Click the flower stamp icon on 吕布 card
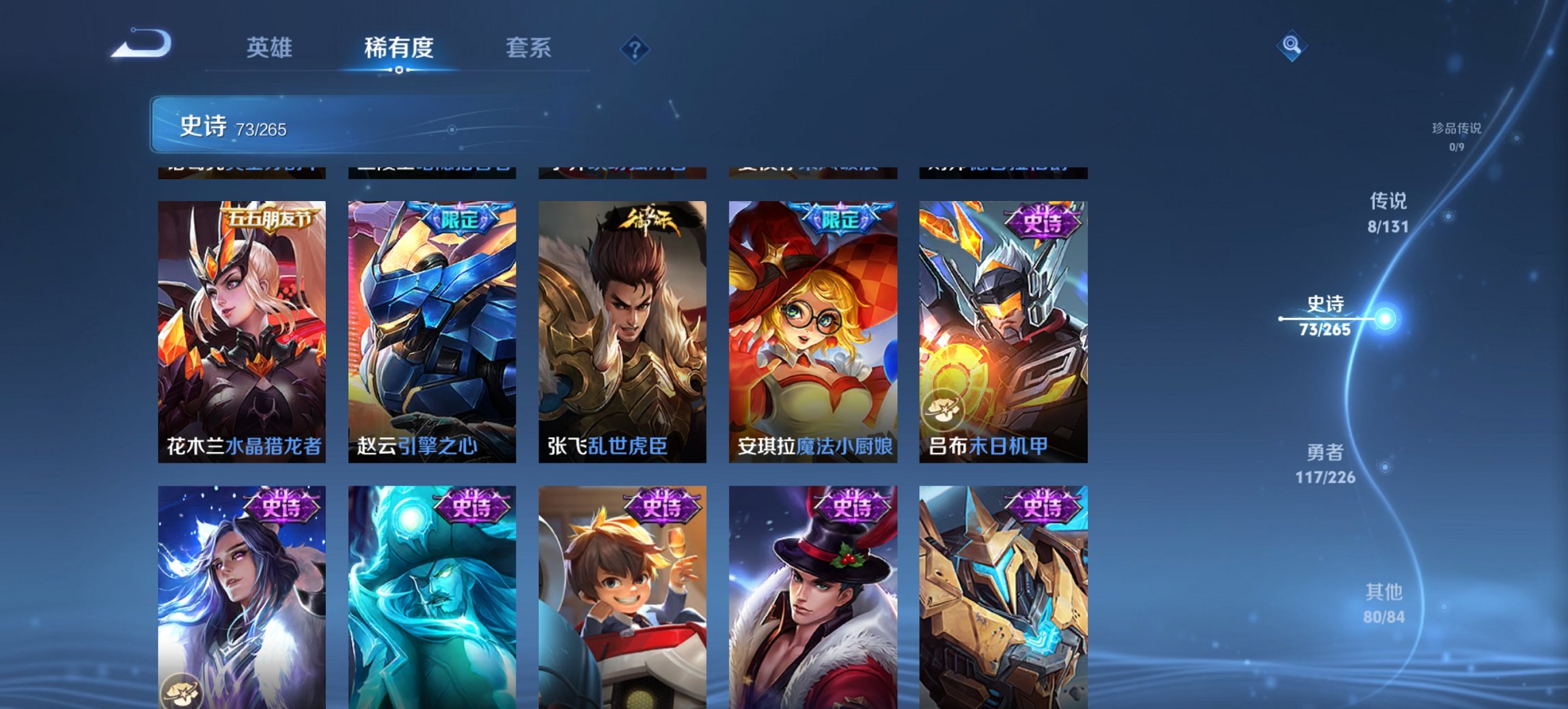The width and height of the screenshot is (1568, 709). 944,410
